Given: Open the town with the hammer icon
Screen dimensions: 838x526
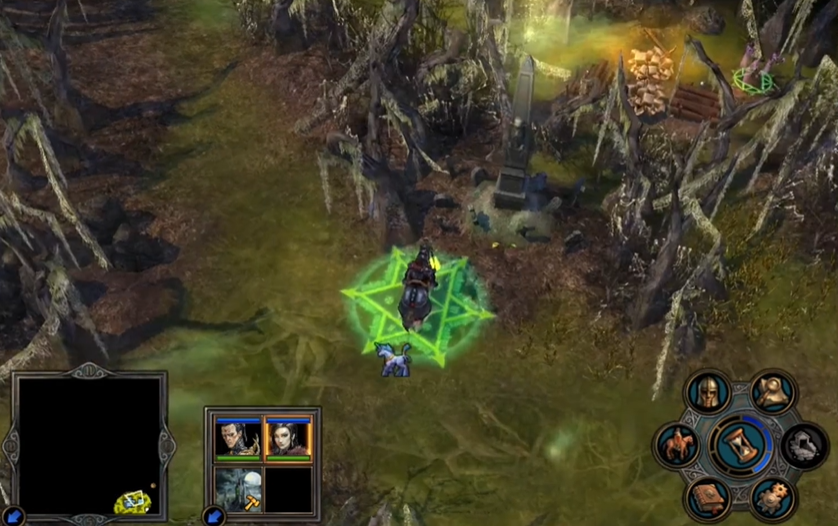Looking at the screenshot, I should click(x=238, y=488).
